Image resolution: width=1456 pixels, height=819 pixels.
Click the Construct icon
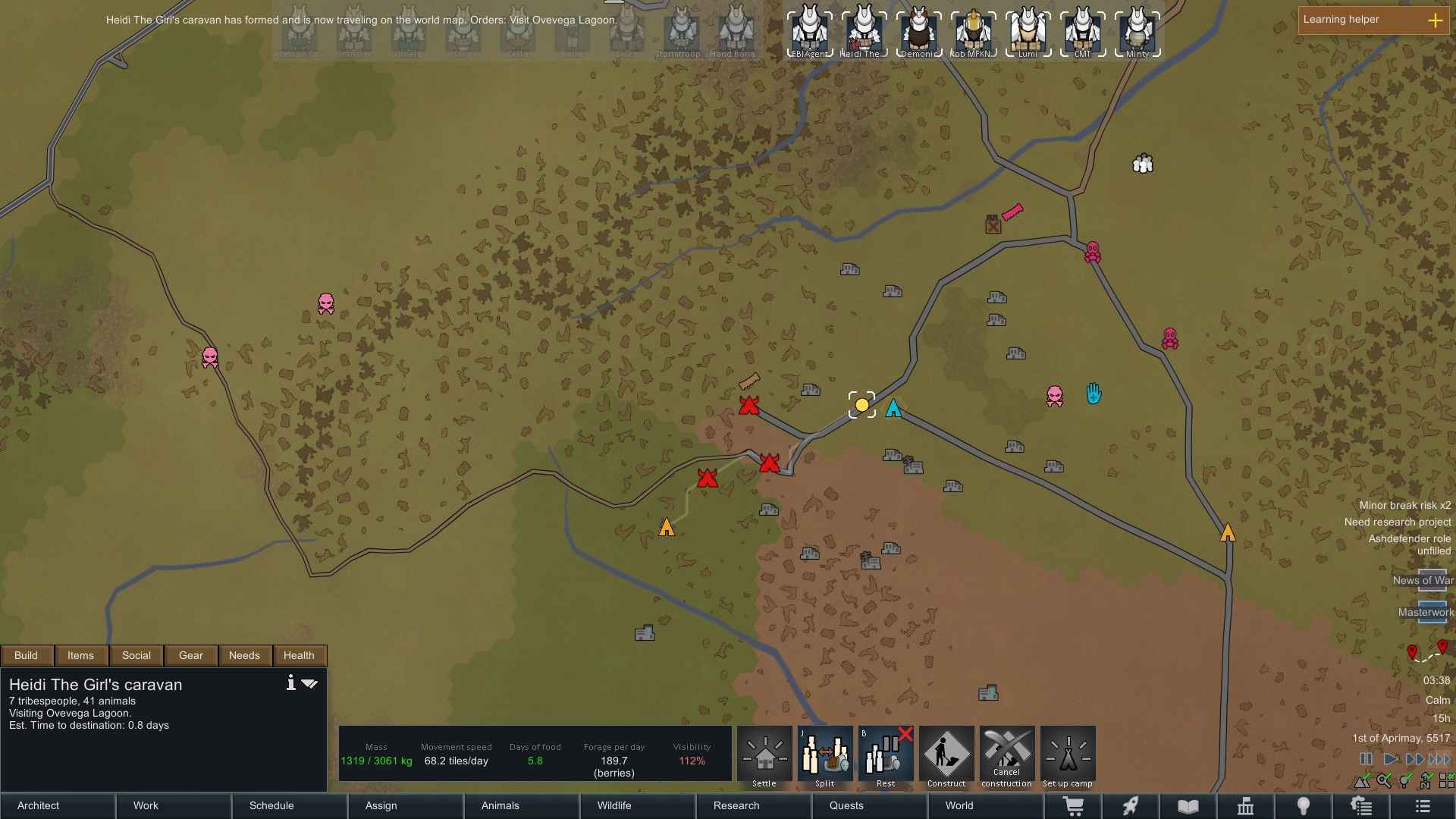point(946,755)
